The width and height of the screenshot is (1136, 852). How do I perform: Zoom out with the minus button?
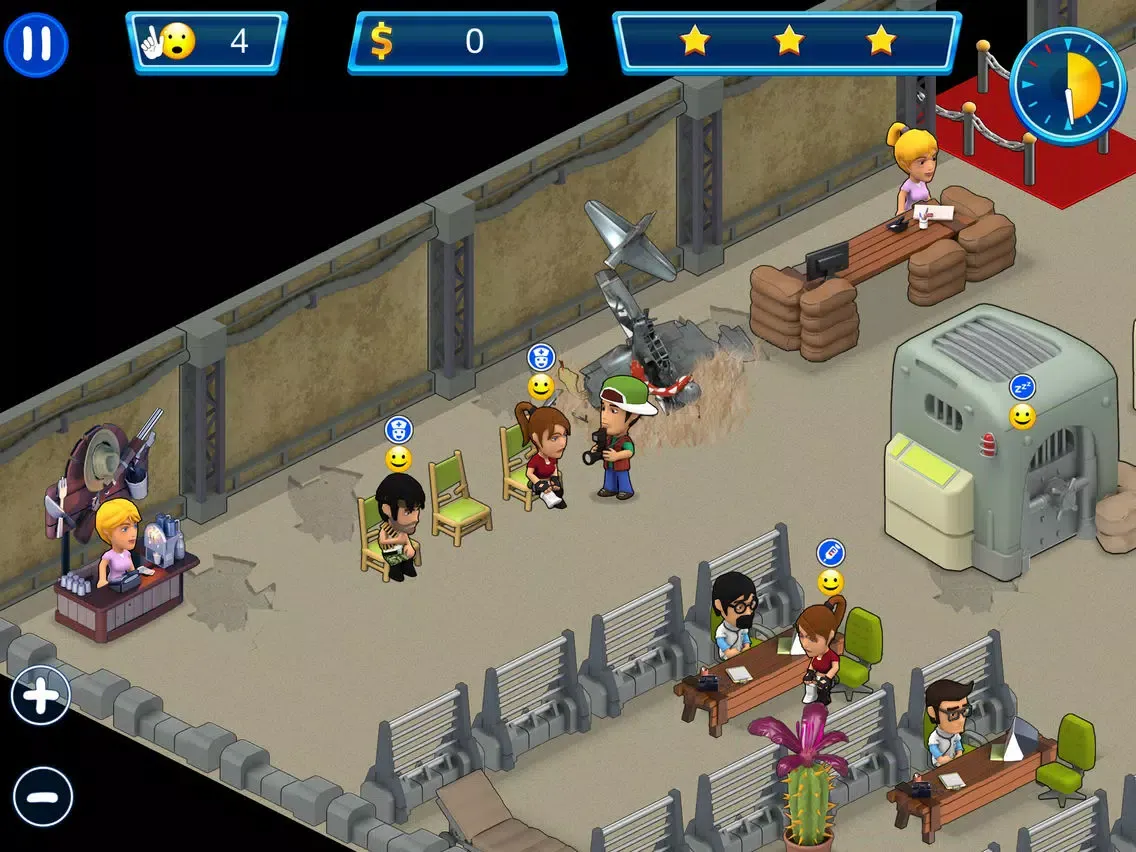click(43, 797)
